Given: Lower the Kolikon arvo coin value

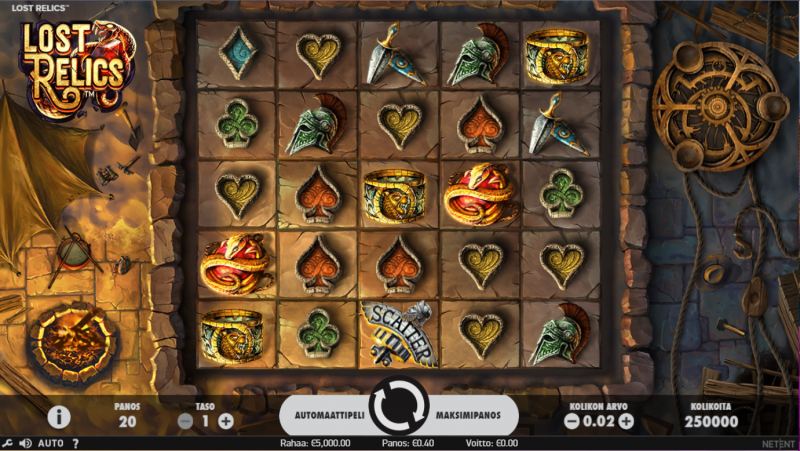Looking at the screenshot, I should pyautogui.click(x=572, y=421).
